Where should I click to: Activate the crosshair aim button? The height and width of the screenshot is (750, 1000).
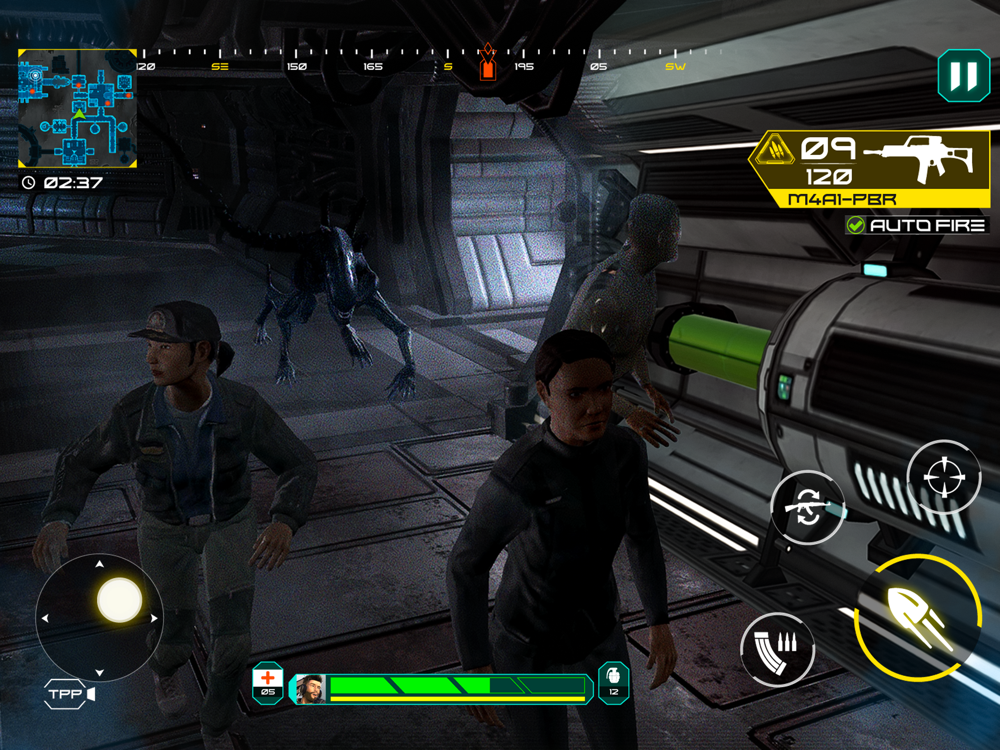(943, 477)
